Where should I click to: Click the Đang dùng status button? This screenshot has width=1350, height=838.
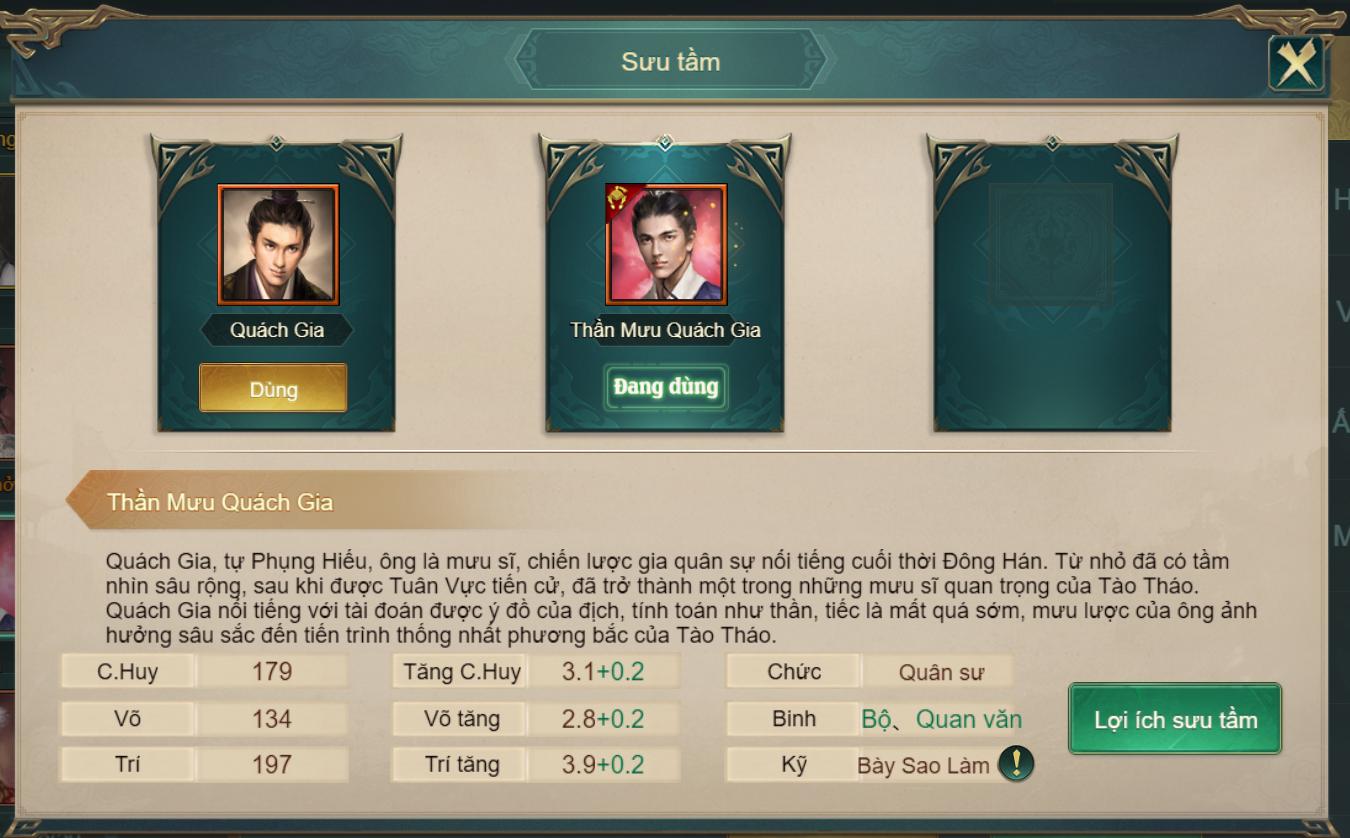coord(666,387)
